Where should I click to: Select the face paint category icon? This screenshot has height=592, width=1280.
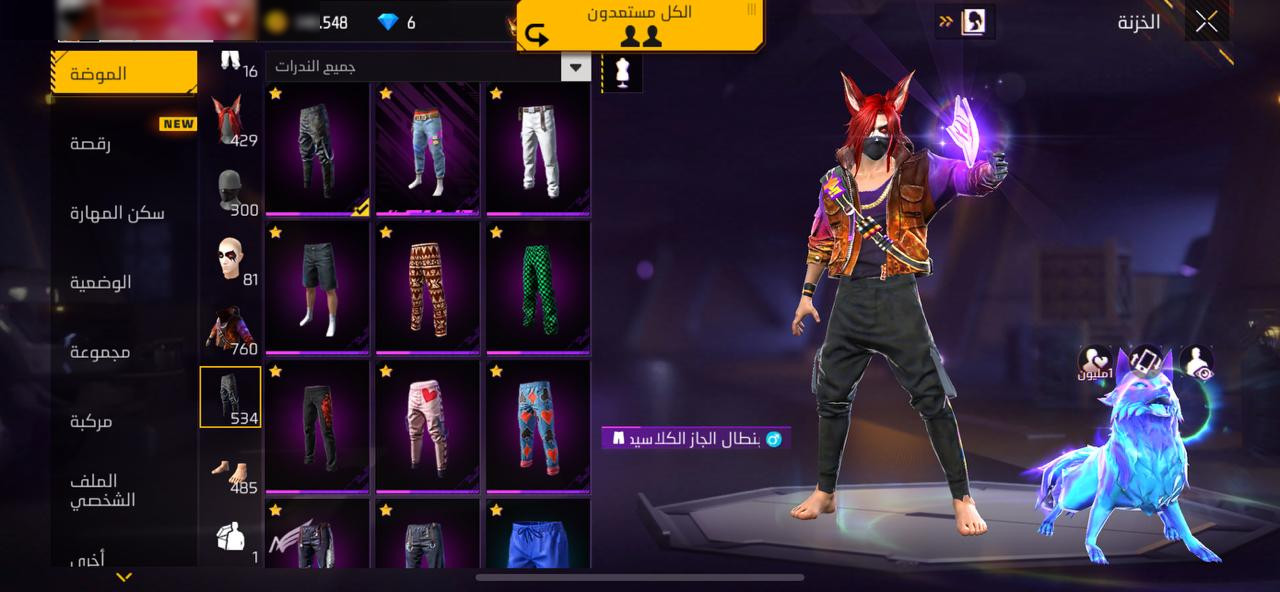point(230,260)
